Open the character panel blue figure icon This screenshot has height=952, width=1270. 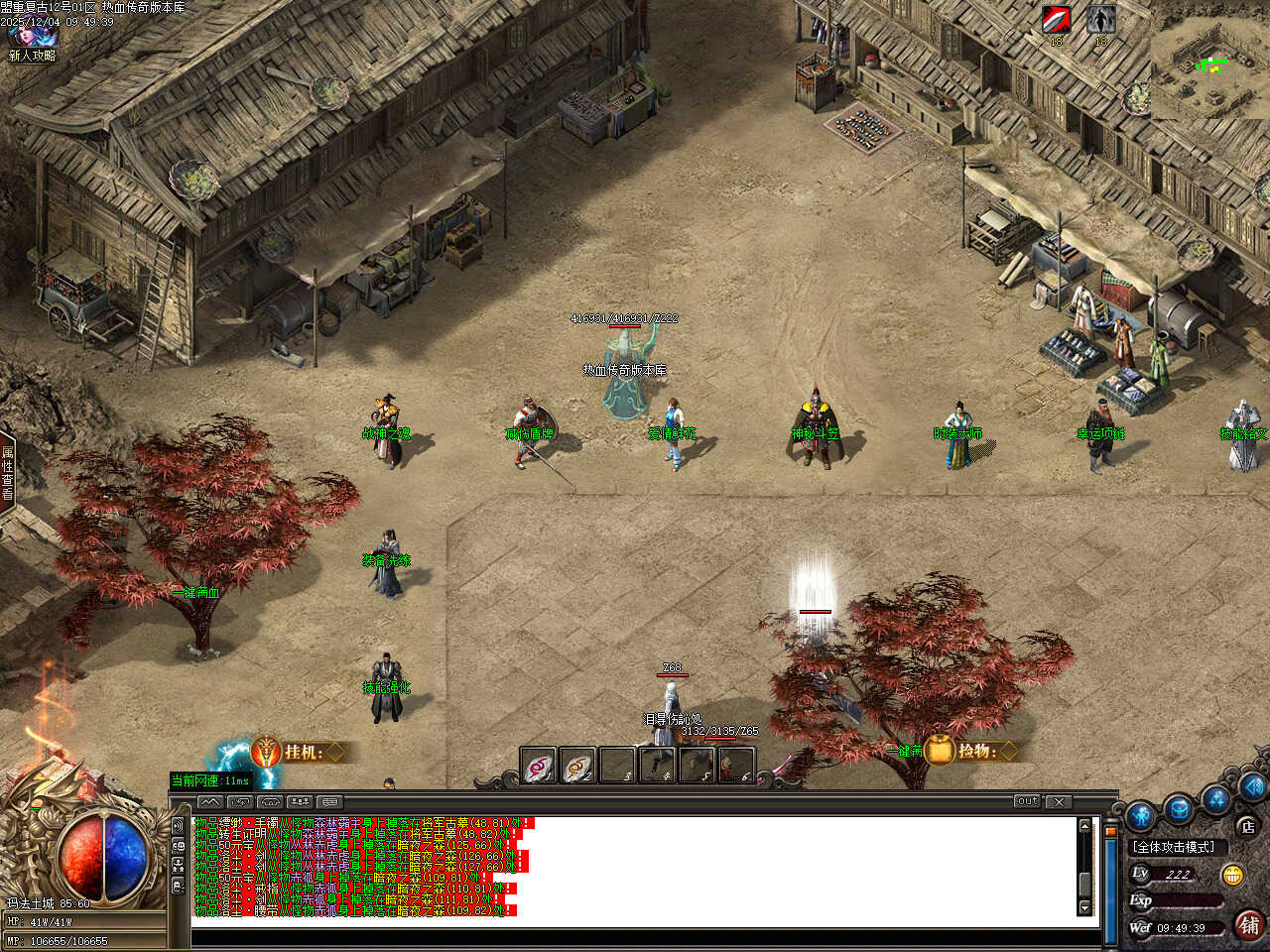(x=1141, y=815)
